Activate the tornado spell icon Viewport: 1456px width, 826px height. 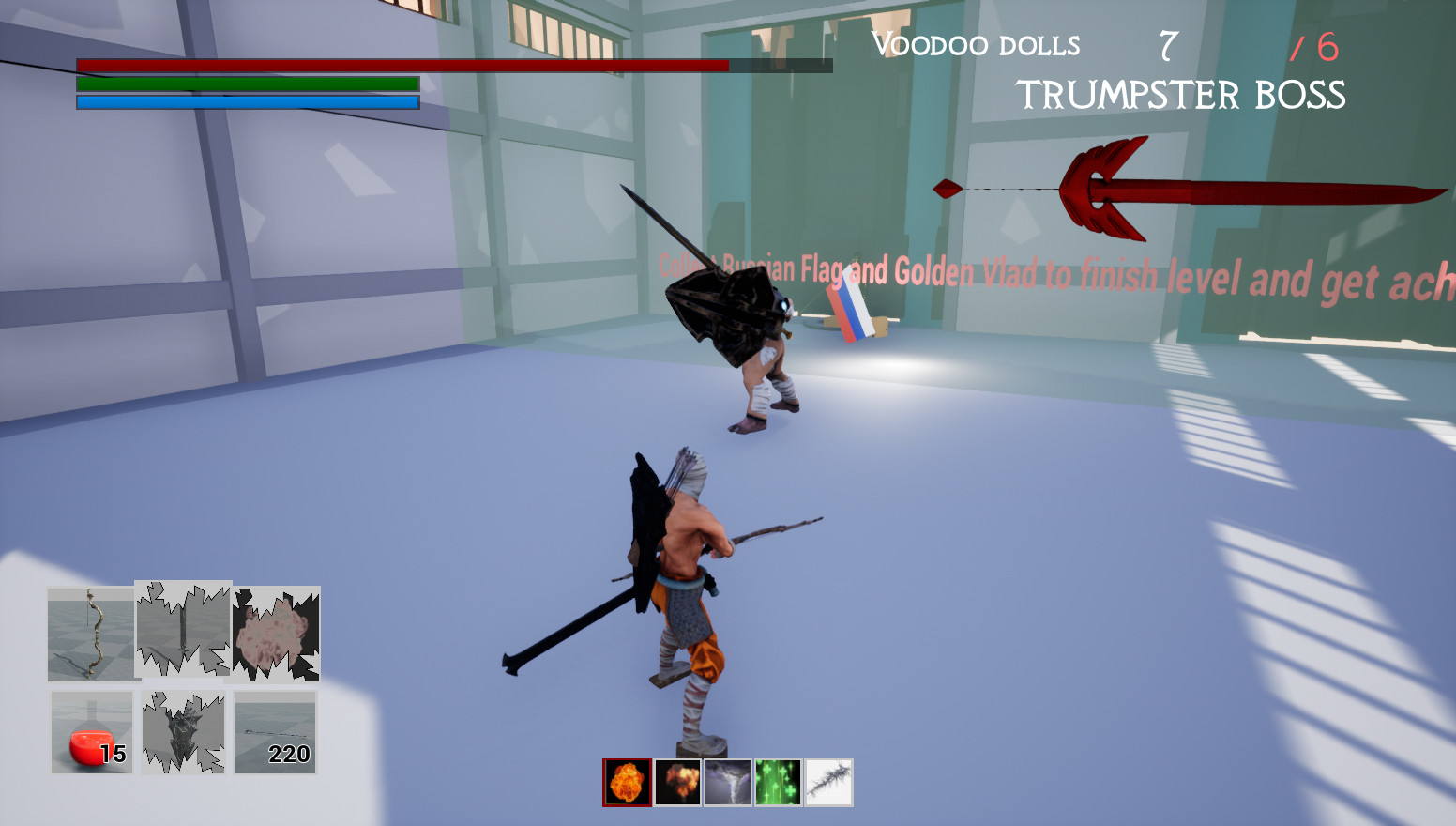(727, 780)
